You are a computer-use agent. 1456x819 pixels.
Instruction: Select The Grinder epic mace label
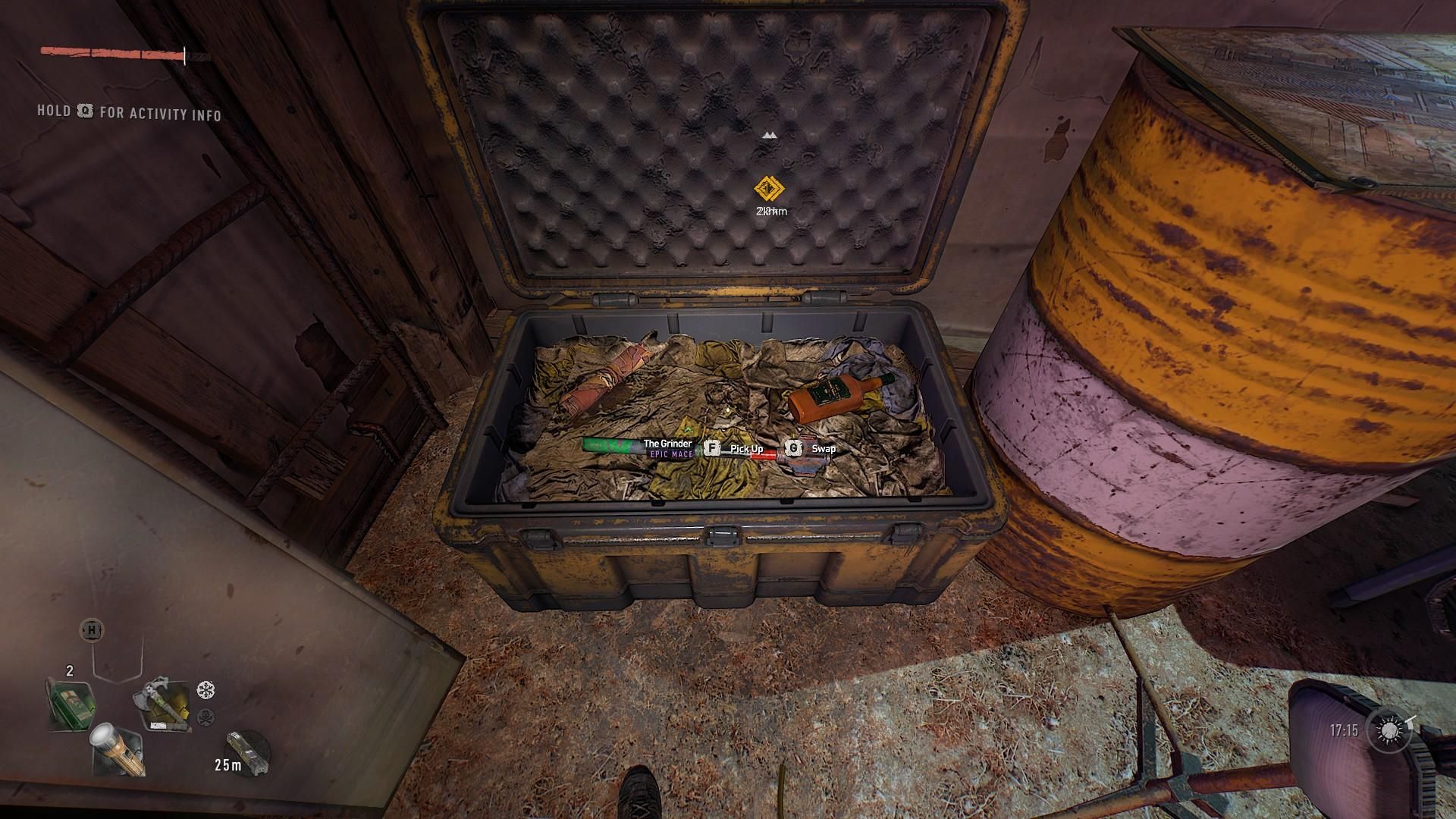(667, 448)
